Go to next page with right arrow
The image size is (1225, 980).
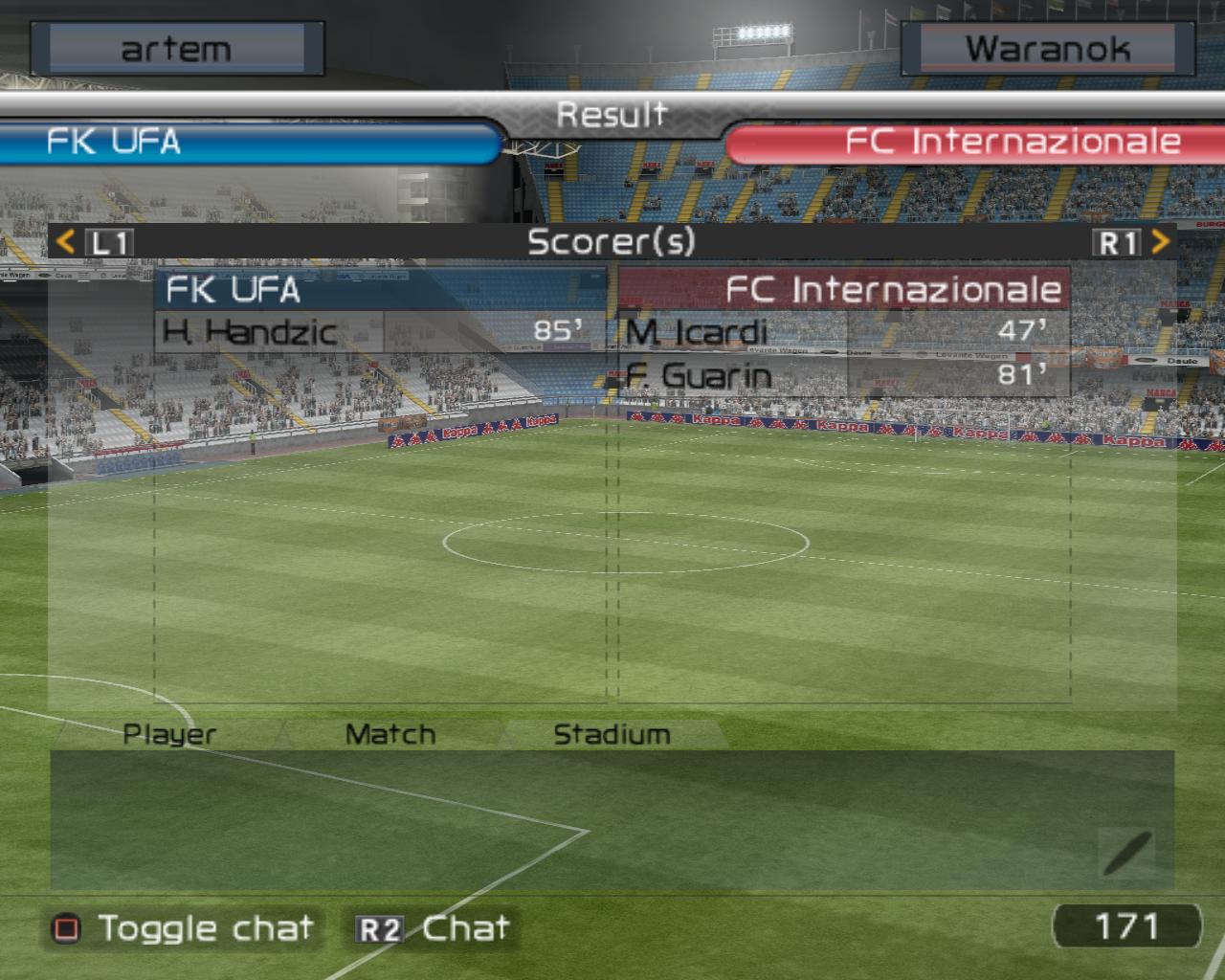(1160, 241)
